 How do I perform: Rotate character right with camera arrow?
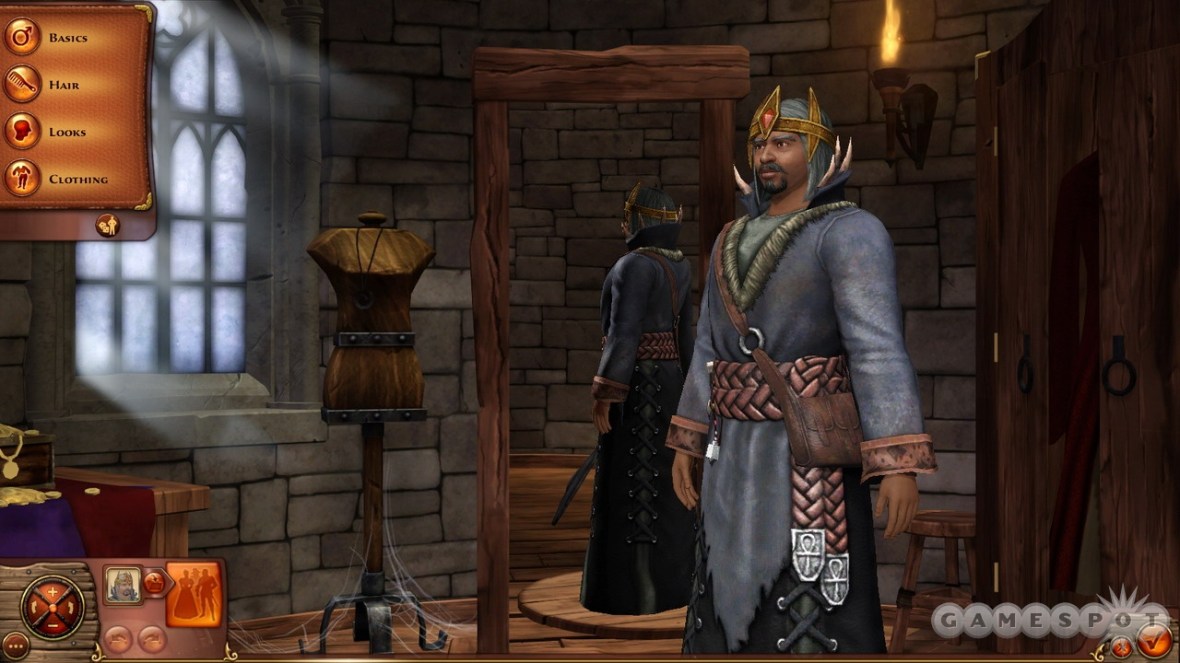point(72,608)
